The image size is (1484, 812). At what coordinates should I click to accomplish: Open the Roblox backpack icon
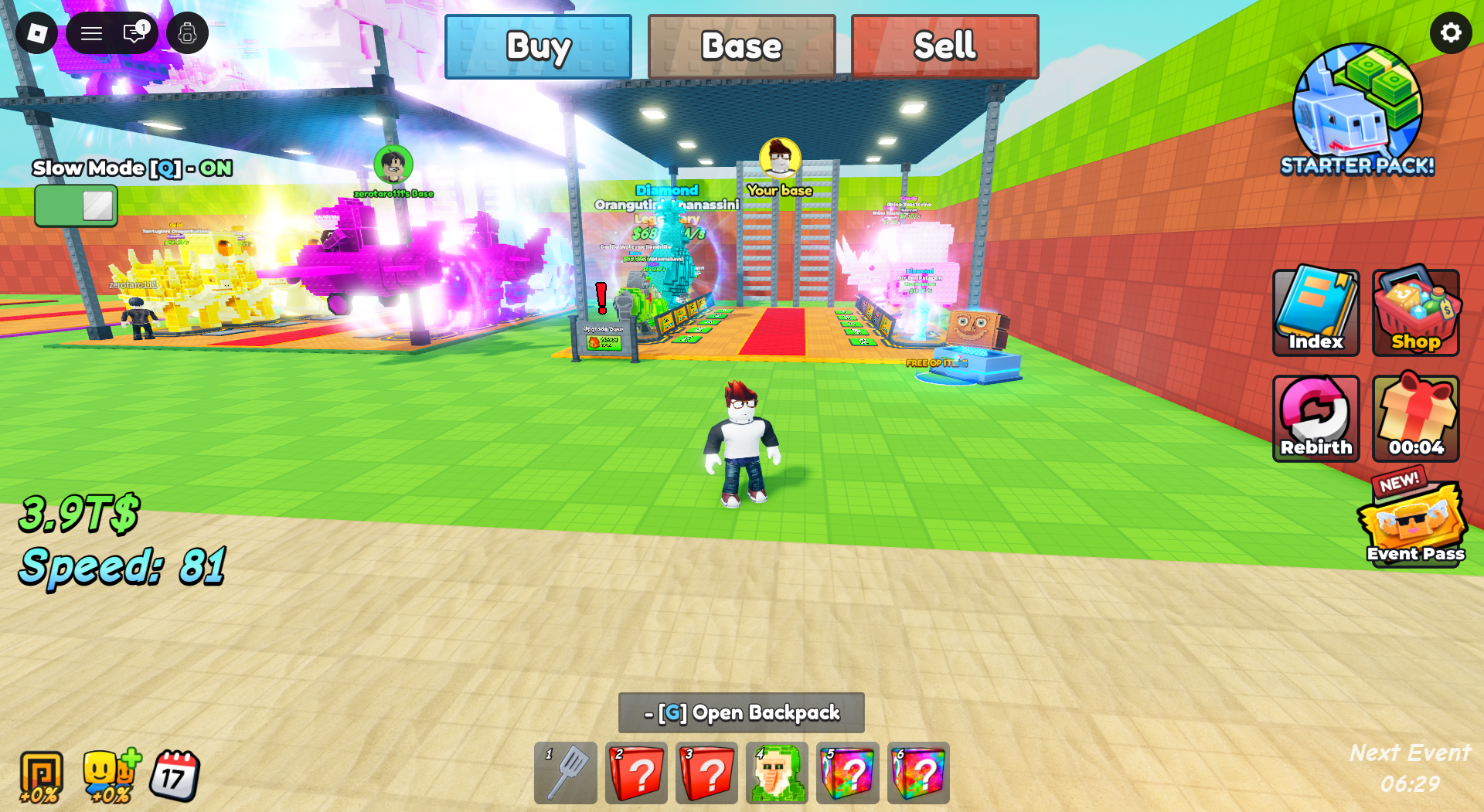pos(188,32)
